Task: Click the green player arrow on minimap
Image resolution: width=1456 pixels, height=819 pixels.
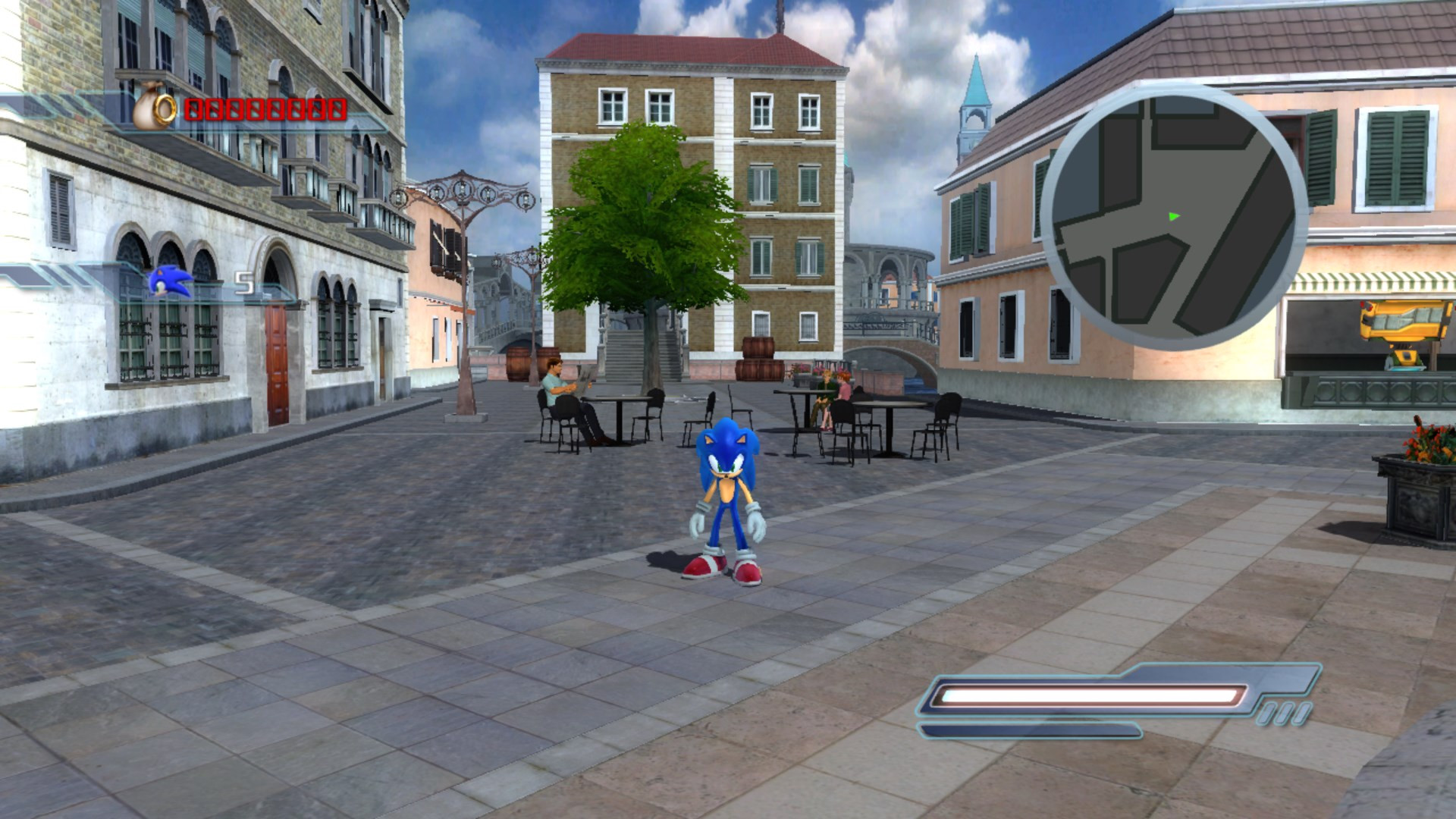Action: [x=1174, y=216]
